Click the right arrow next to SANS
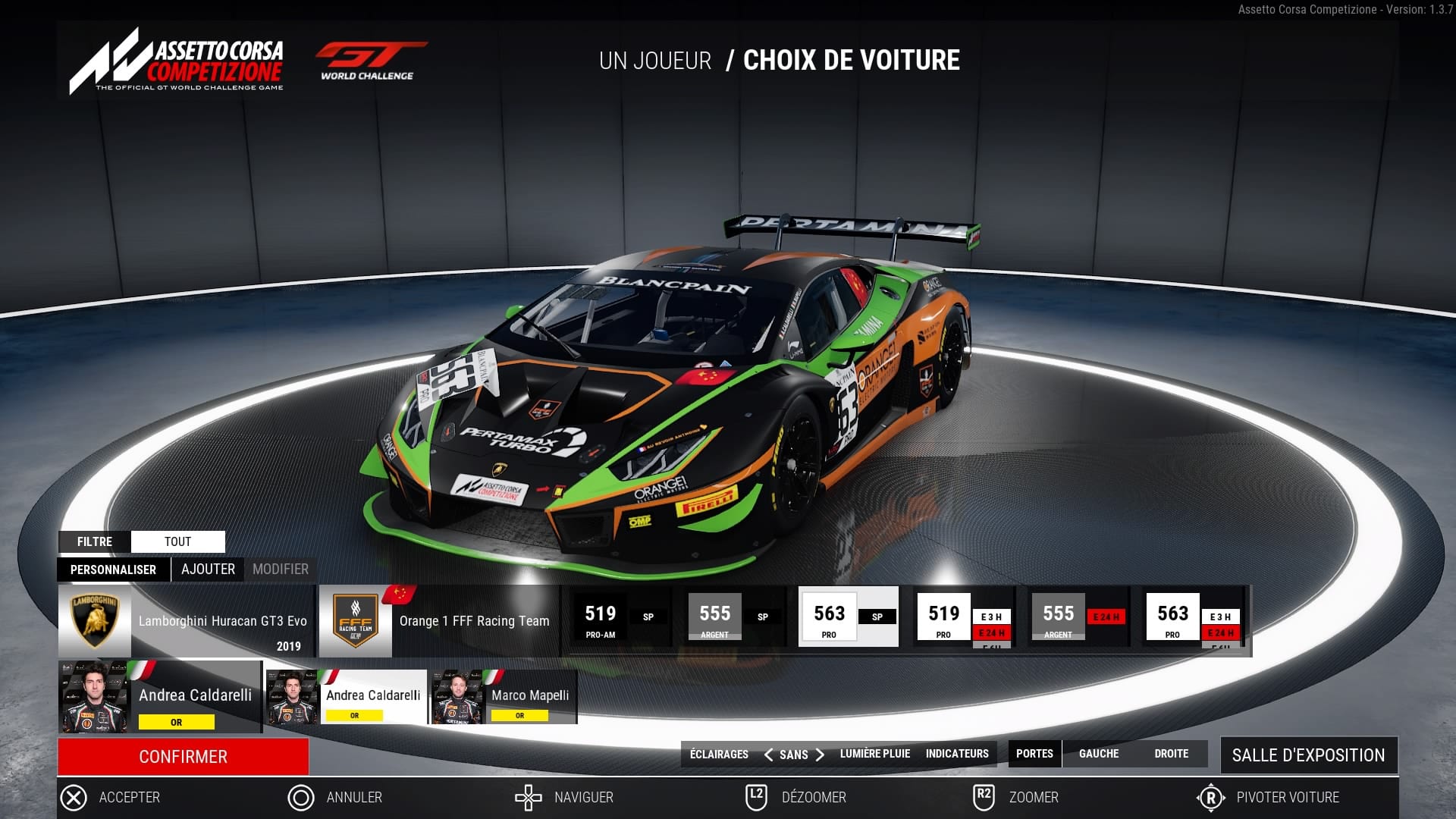 coord(821,755)
